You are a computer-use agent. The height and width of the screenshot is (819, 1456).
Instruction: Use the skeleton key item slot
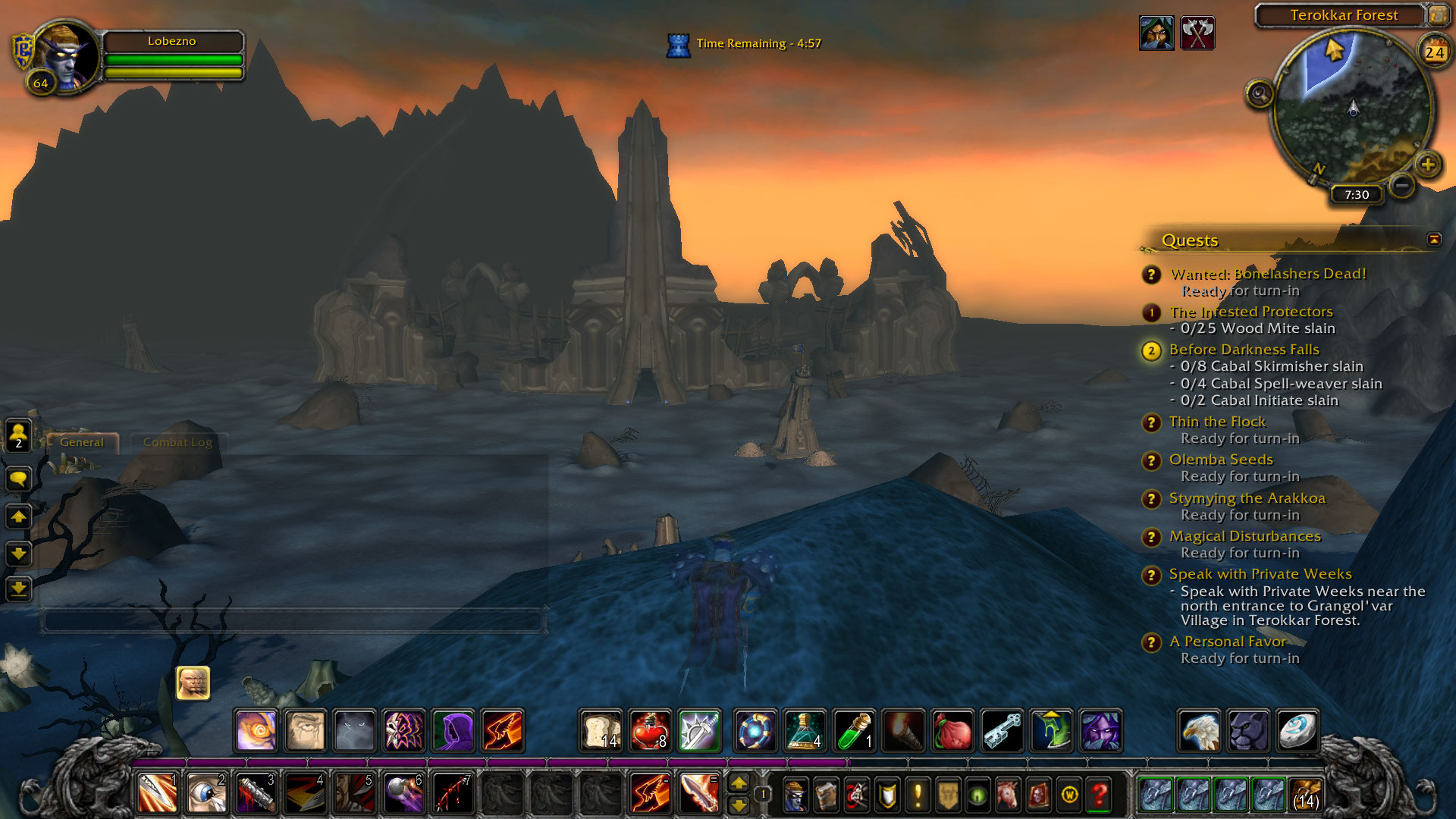[x=1002, y=731]
